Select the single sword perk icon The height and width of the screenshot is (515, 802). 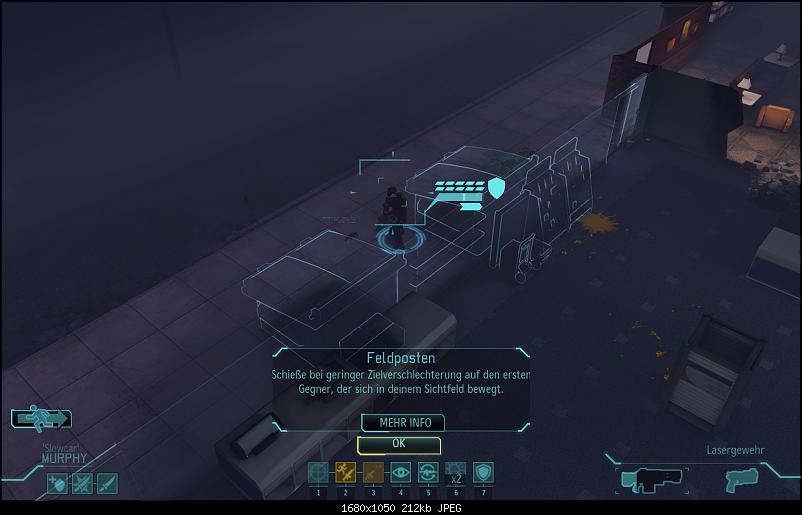pyautogui.click(x=106, y=484)
